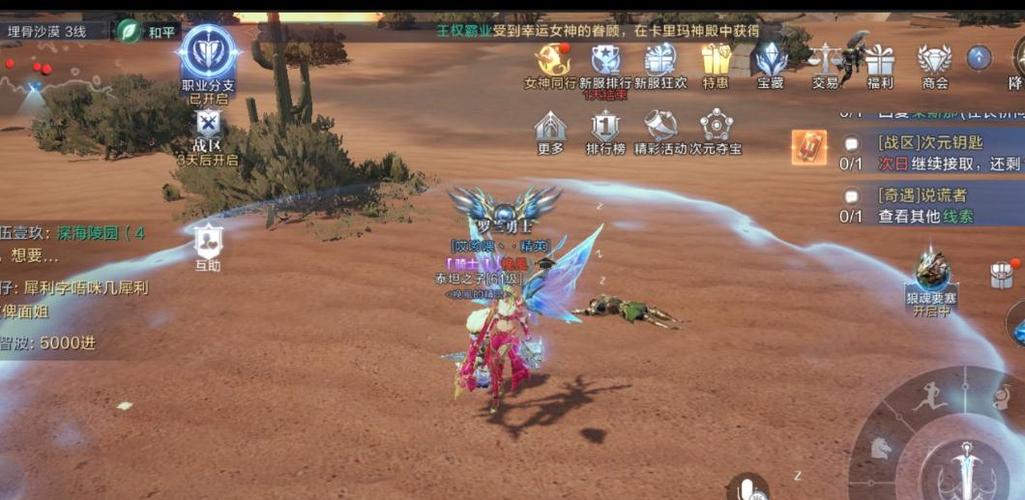Open the 次元夺宝 dimension treasure icon
The height and width of the screenshot is (500, 1025).
tap(716, 128)
